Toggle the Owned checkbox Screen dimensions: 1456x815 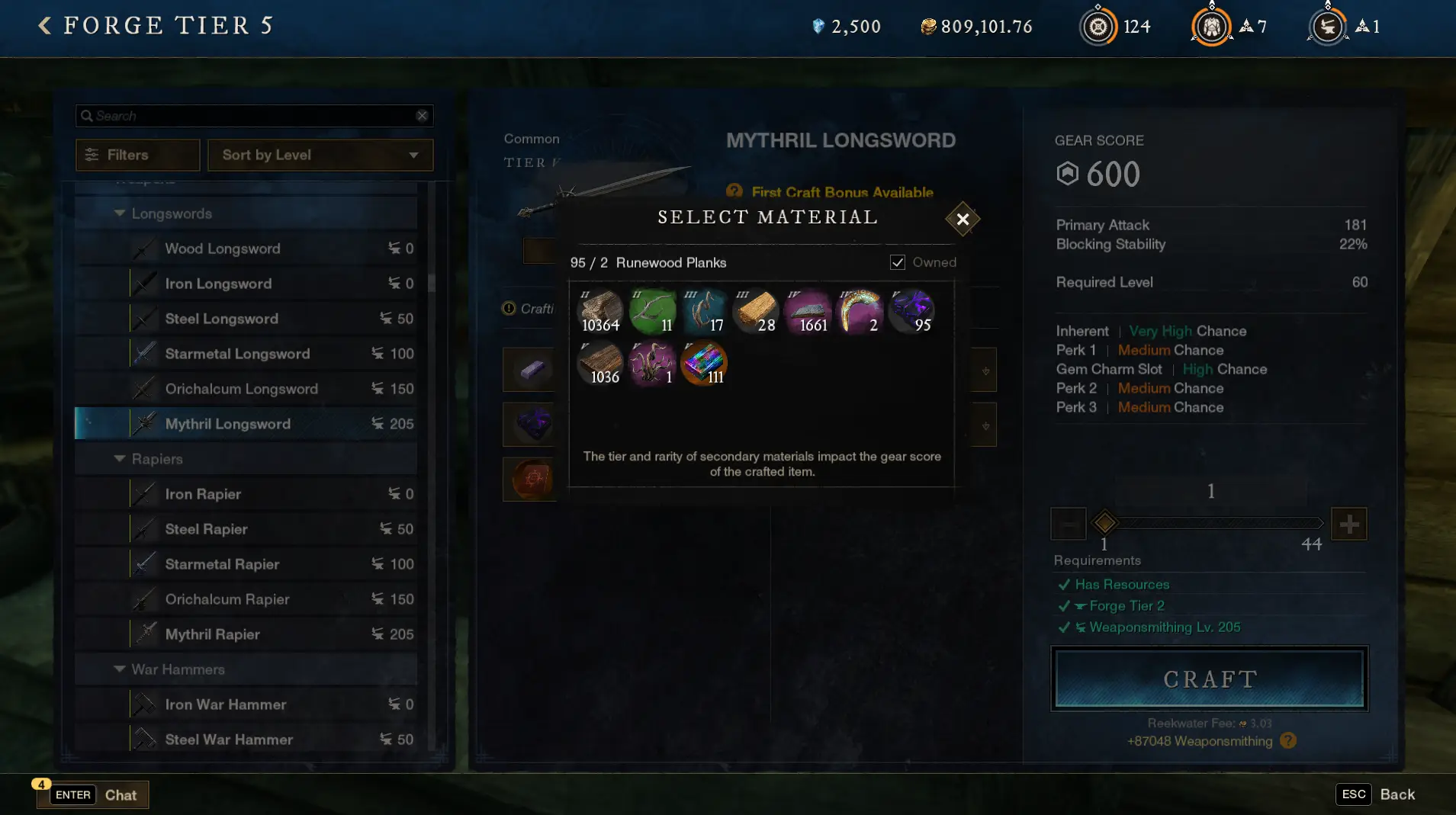click(x=898, y=262)
